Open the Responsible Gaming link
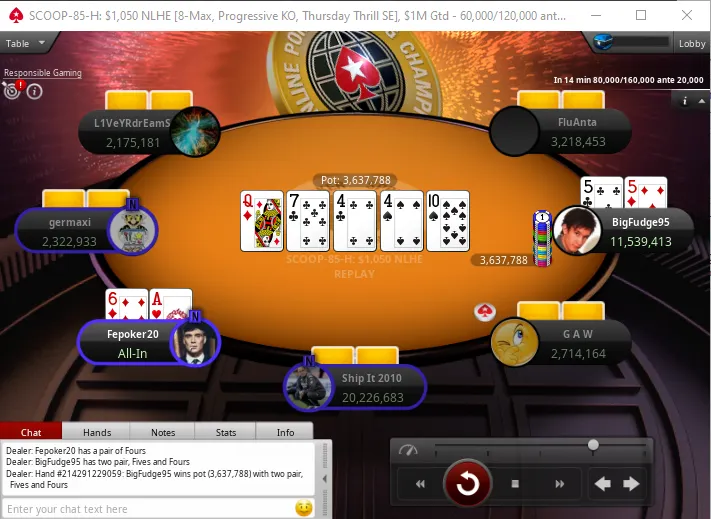Viewport: 711px width, 519px height. click(x=43, y=73)
